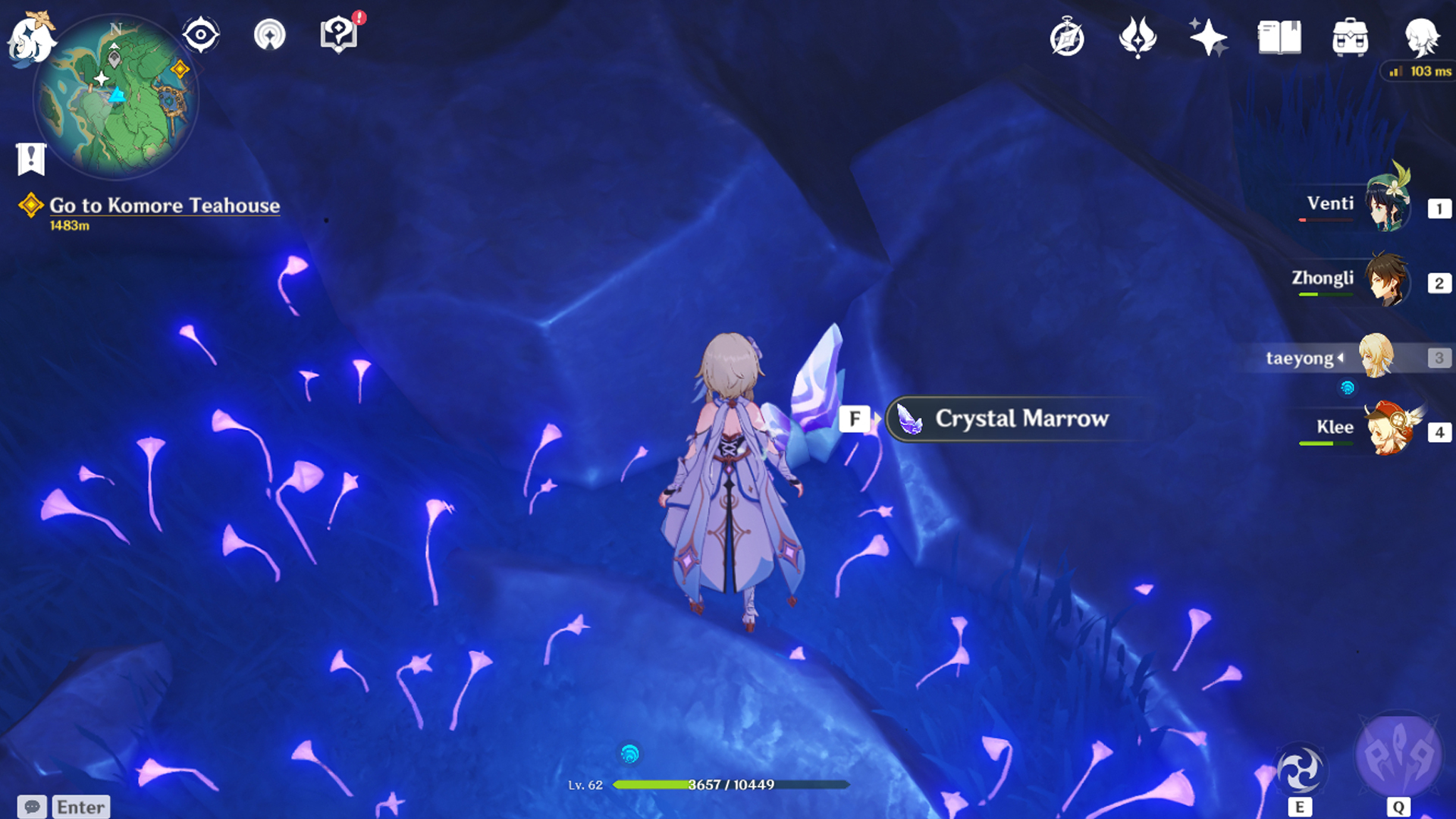Open the events compass icon

click(1067, 38)
